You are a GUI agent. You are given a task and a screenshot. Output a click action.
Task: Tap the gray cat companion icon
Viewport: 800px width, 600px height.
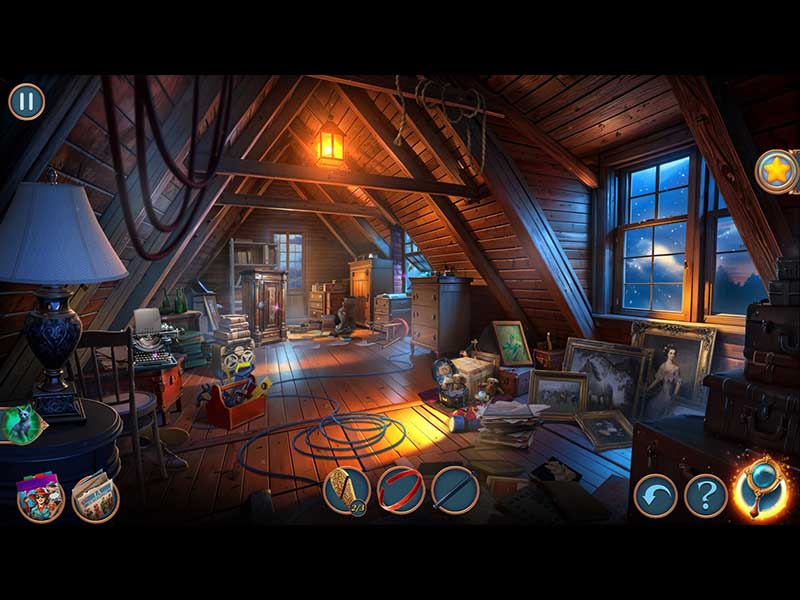pyautogui.click(x=20, y=424)
